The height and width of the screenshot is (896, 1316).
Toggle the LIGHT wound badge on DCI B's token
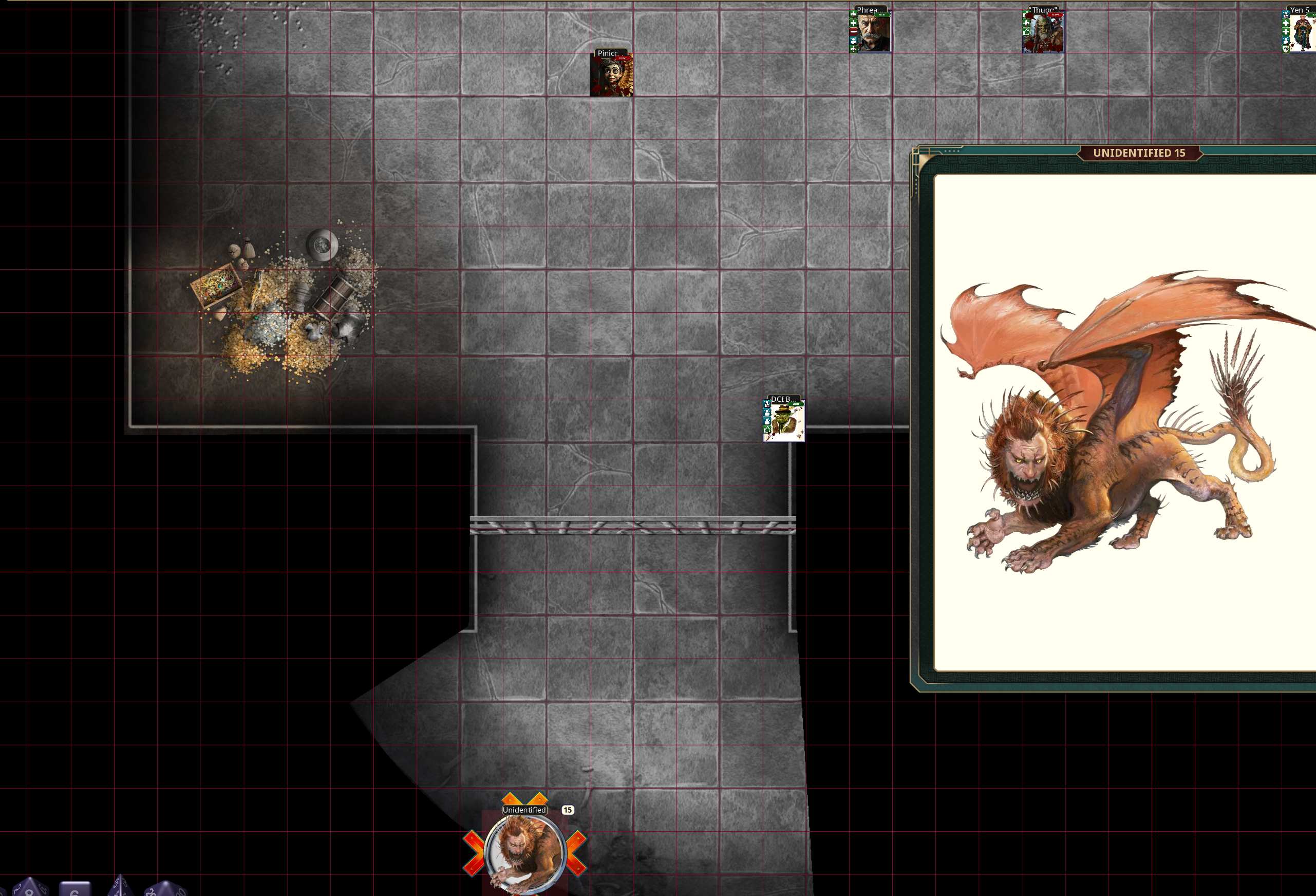[x=796, y=404]
